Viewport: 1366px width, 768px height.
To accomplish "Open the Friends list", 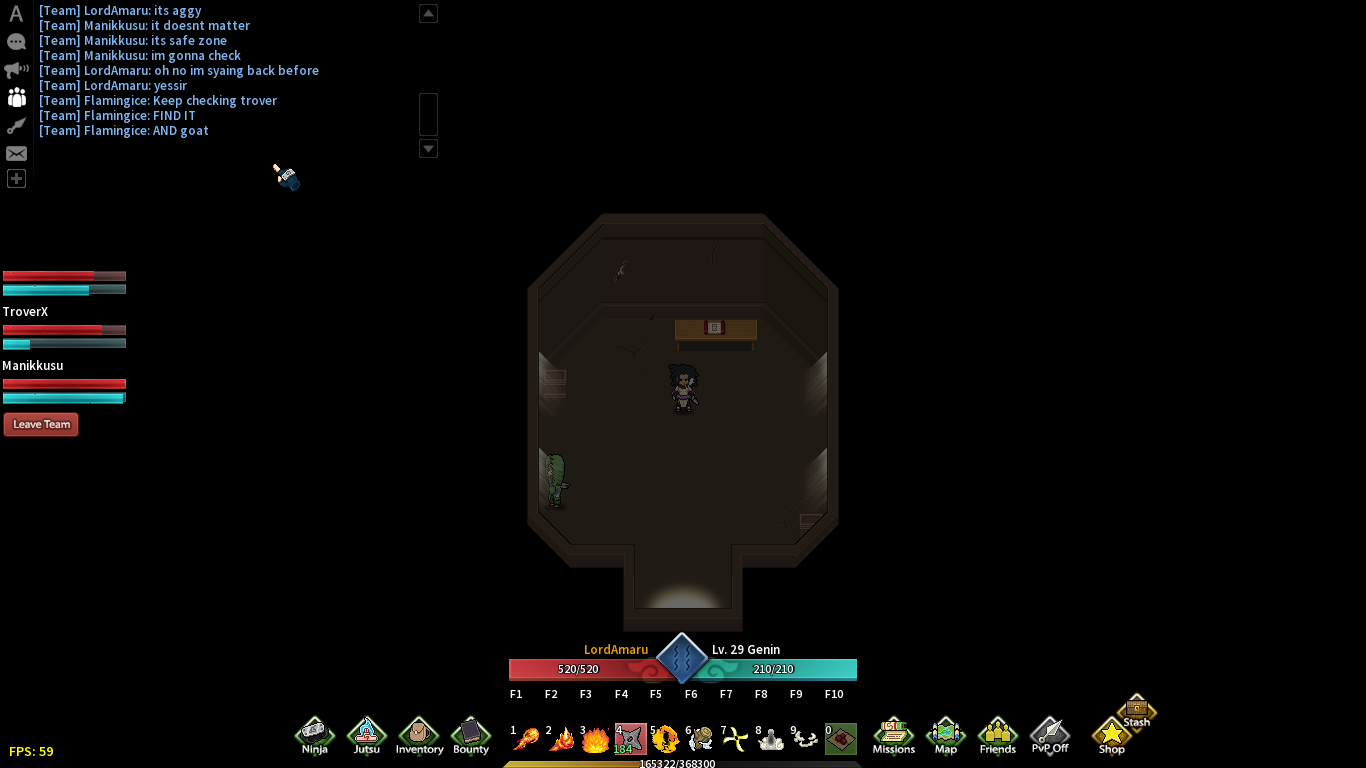I will coord(997,736).
